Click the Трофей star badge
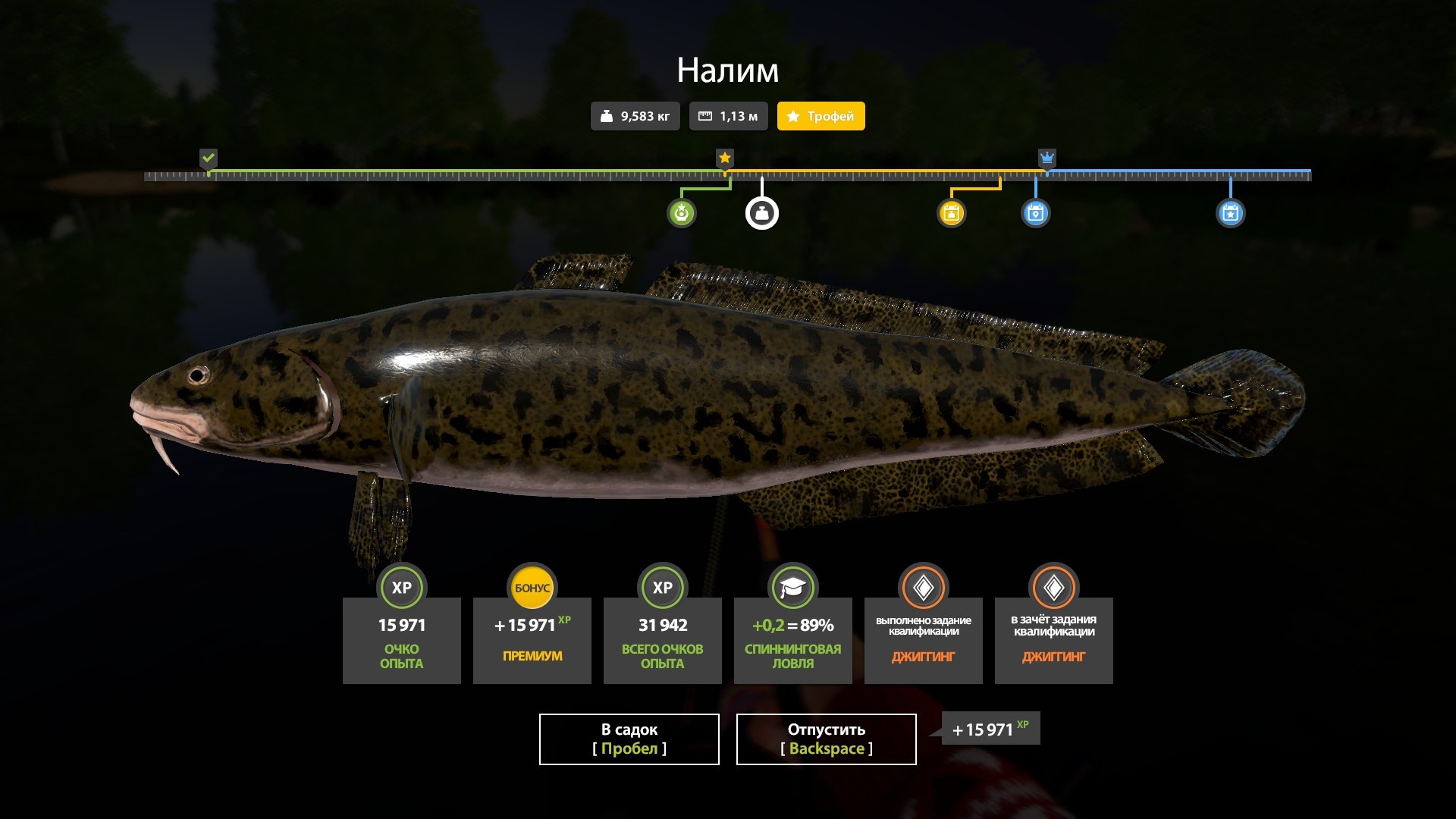The height and width of the screenshot is (819, 1456). [820, 116]
